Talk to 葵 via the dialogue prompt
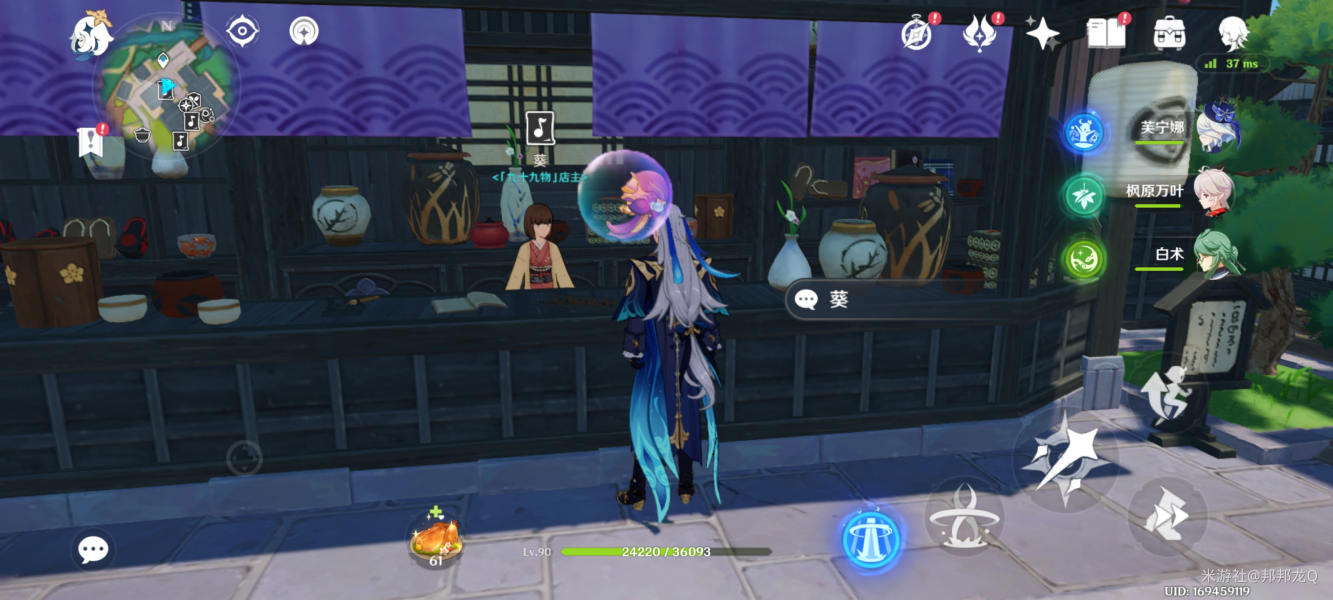Screen dimensions: 1333x600 click(x=836, y=299)
